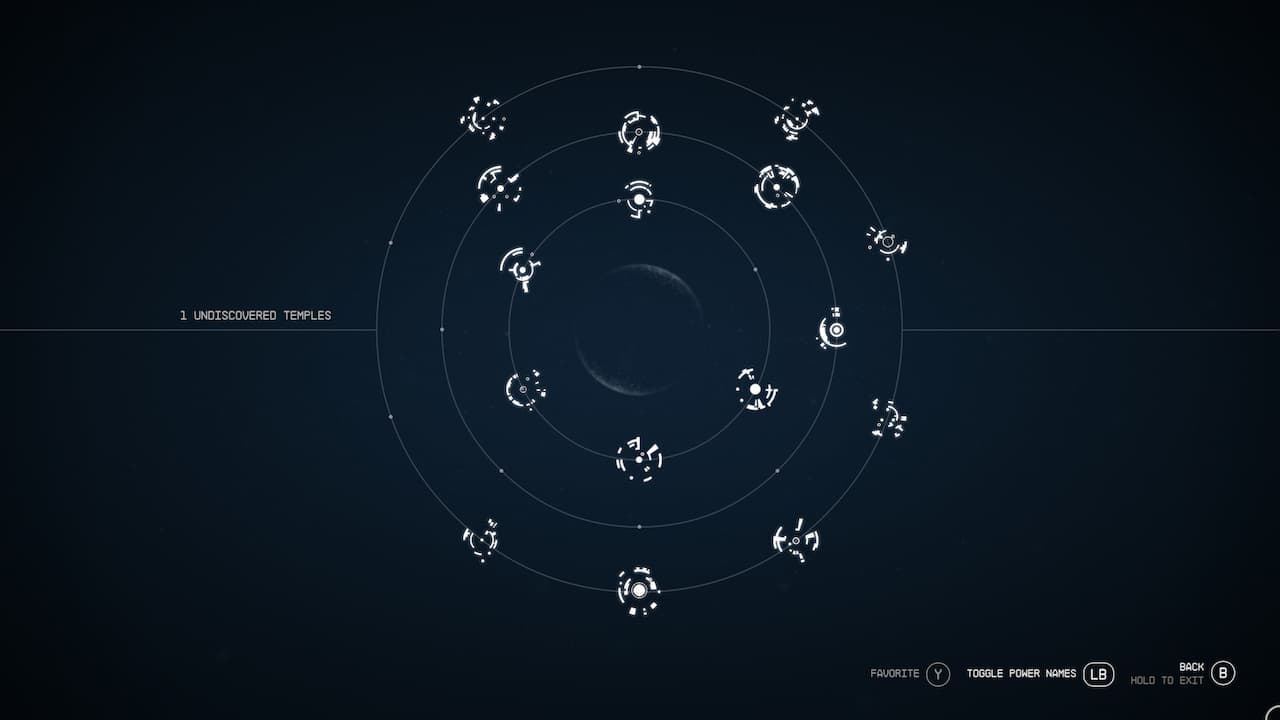Select the power glyph at the bottom of the inner ring
This screenshot has width=1280, height=720.
(637, 458)
